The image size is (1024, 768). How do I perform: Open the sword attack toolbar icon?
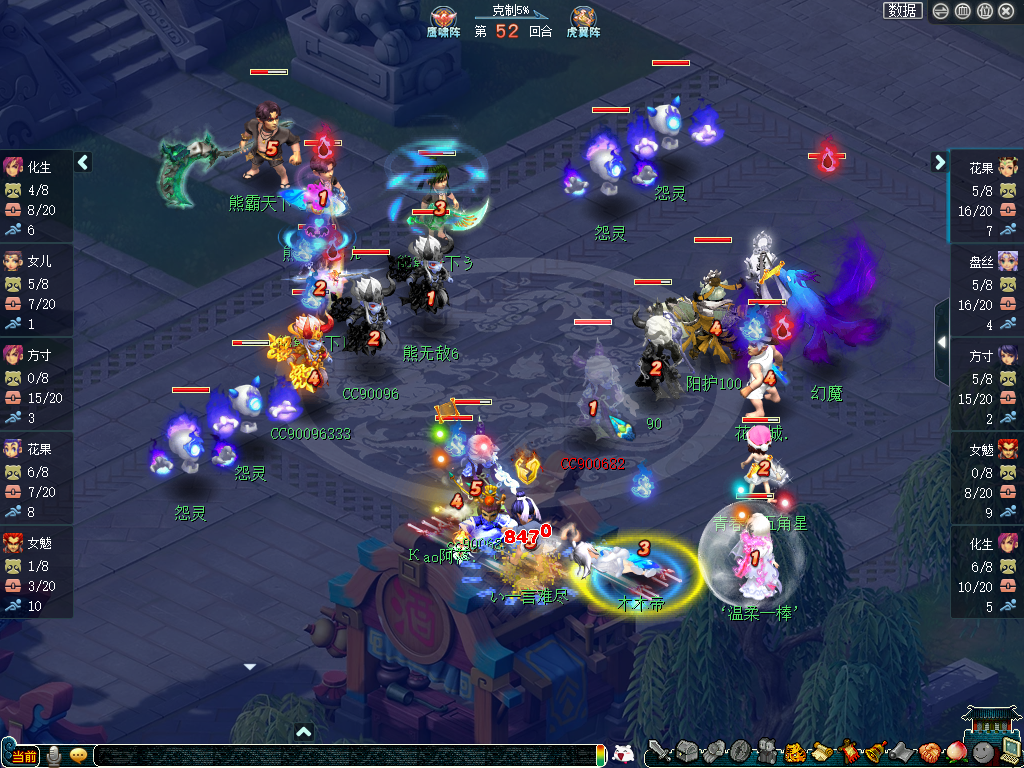click(x=658, y=750)
